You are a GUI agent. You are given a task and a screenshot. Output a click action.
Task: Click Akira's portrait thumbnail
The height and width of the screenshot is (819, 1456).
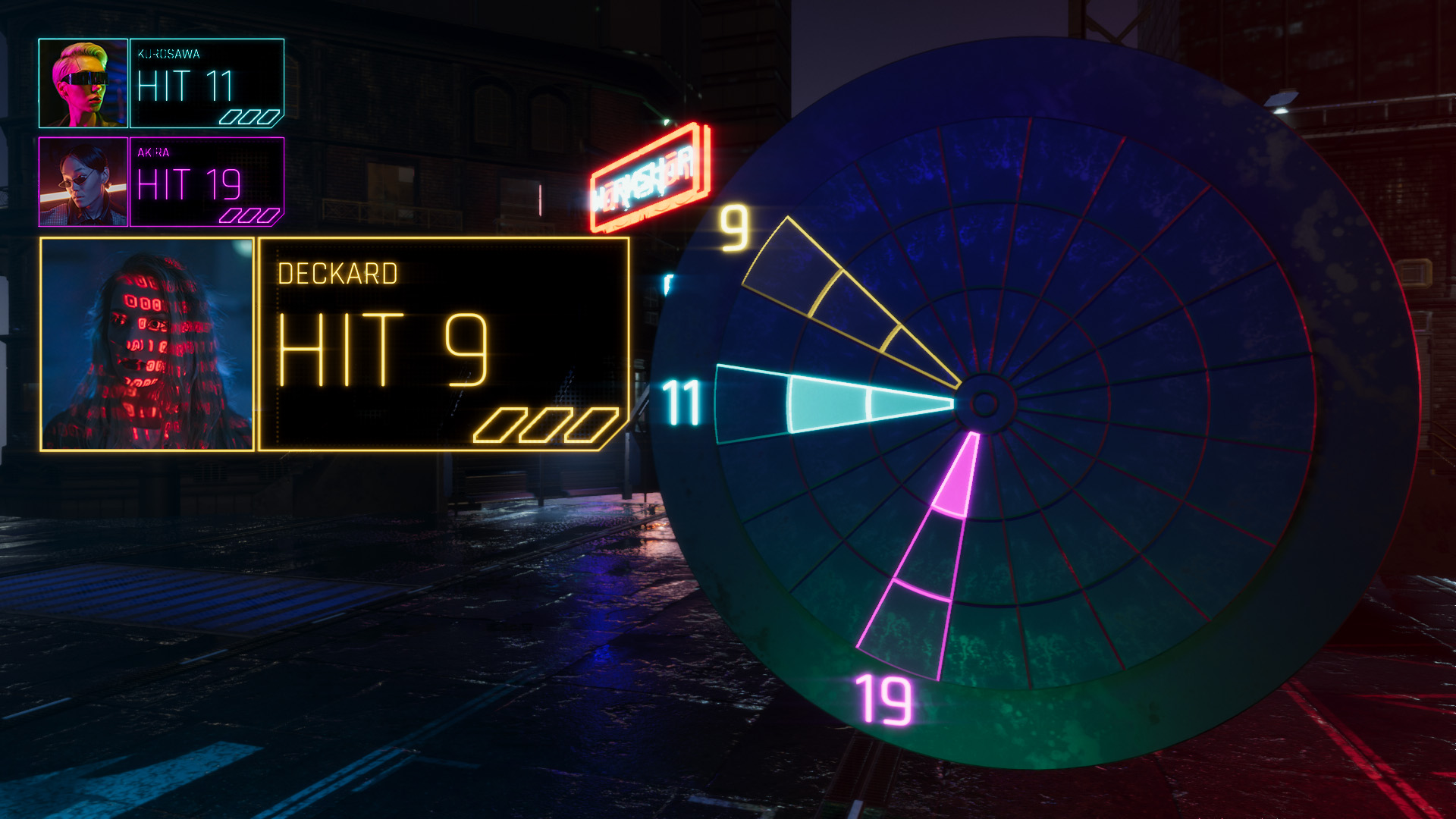point(83,182)
